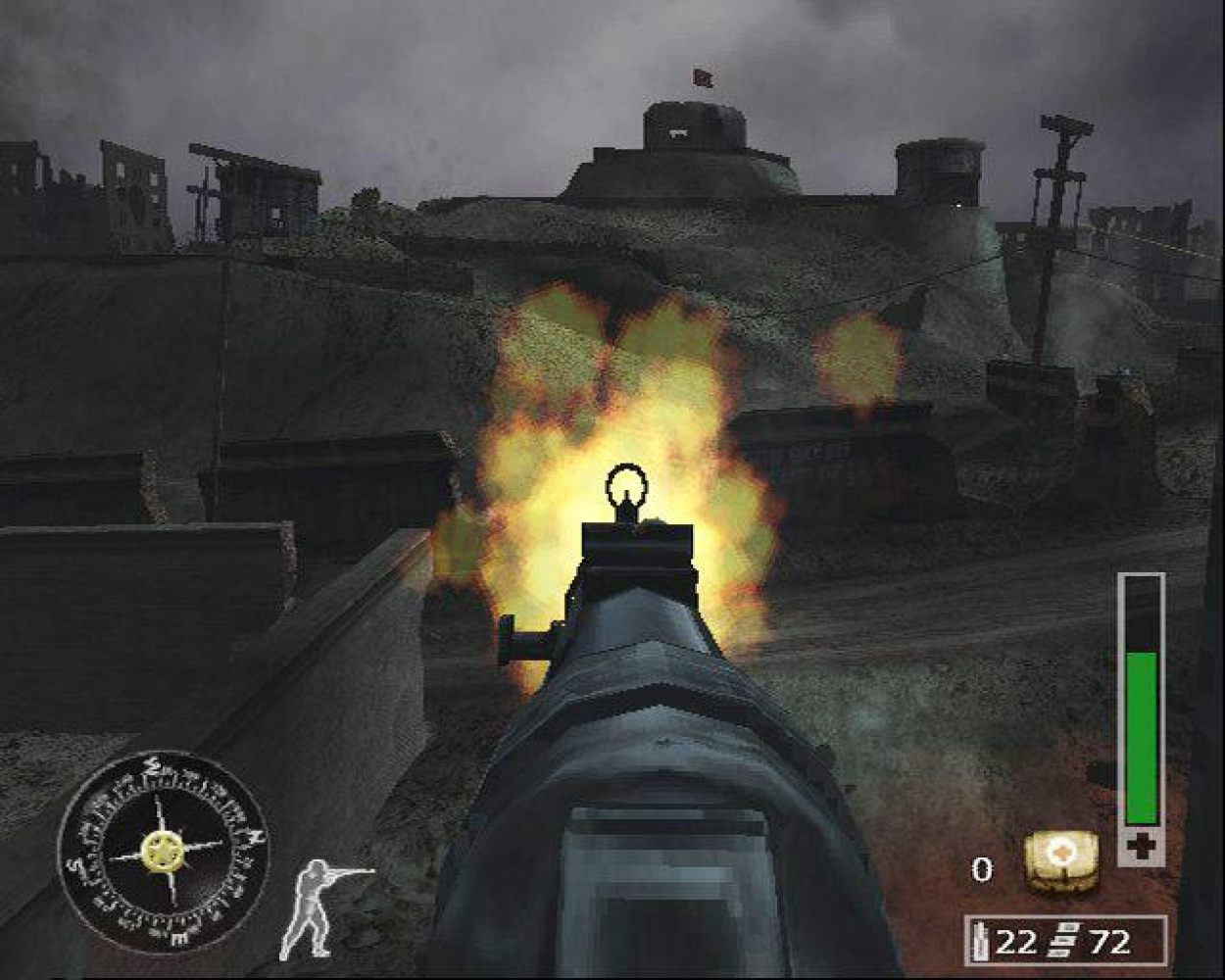
Task: Select the medkit icon
Action: point(1060,863)
